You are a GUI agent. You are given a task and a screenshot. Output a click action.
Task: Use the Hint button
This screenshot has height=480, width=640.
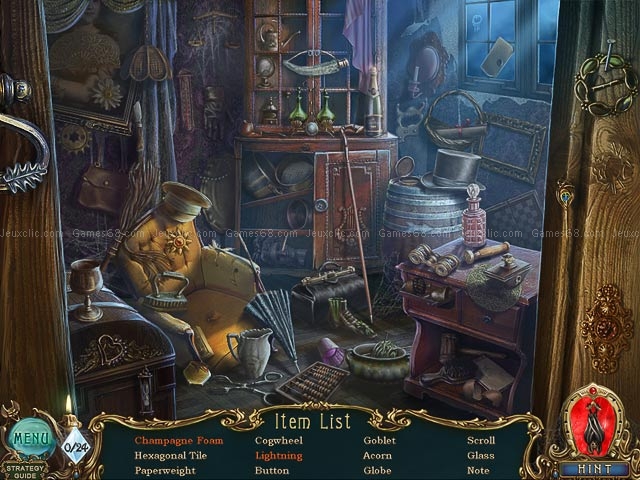tap(594, 467)
